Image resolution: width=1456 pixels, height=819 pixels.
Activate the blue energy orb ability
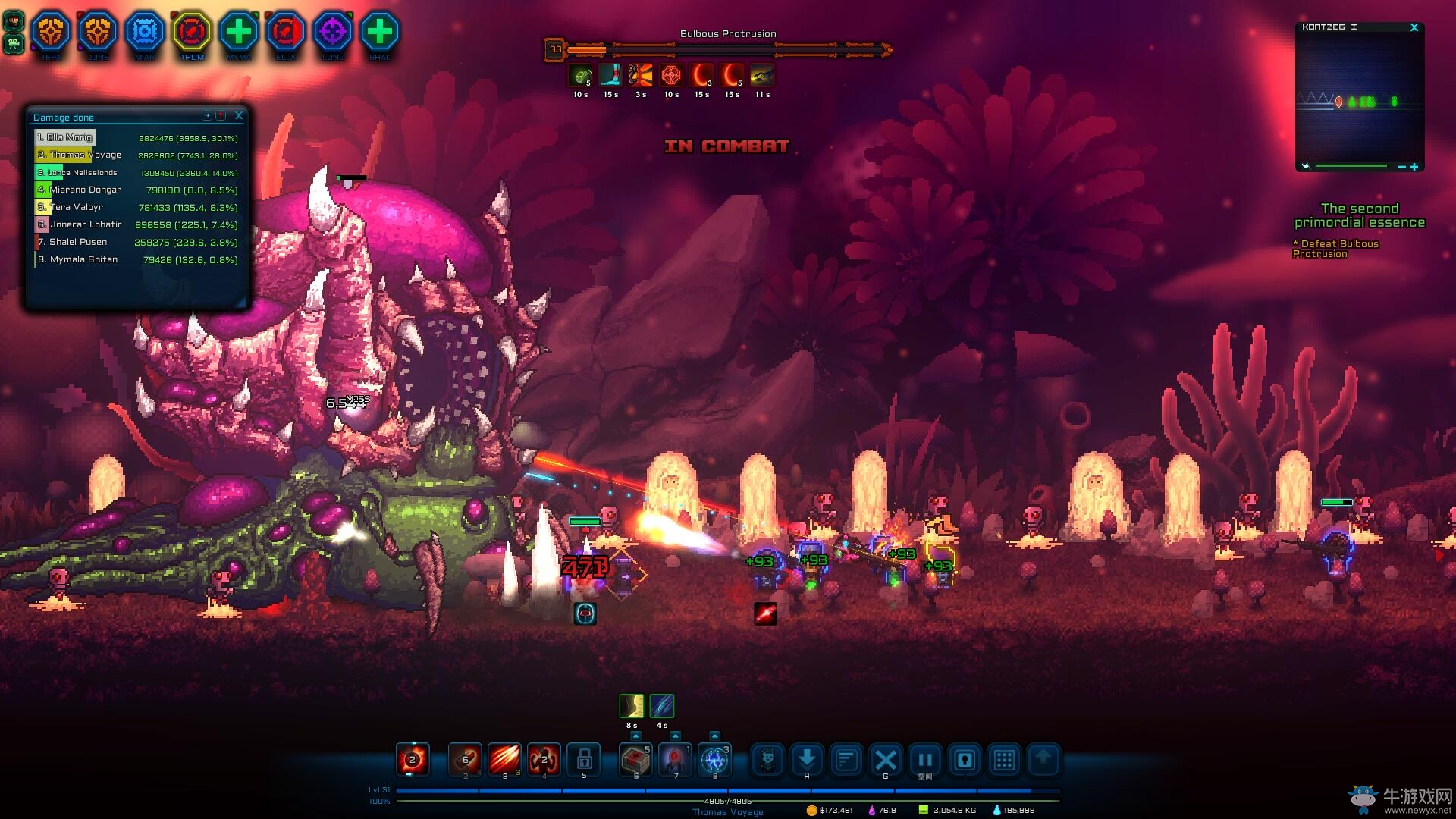714,759
